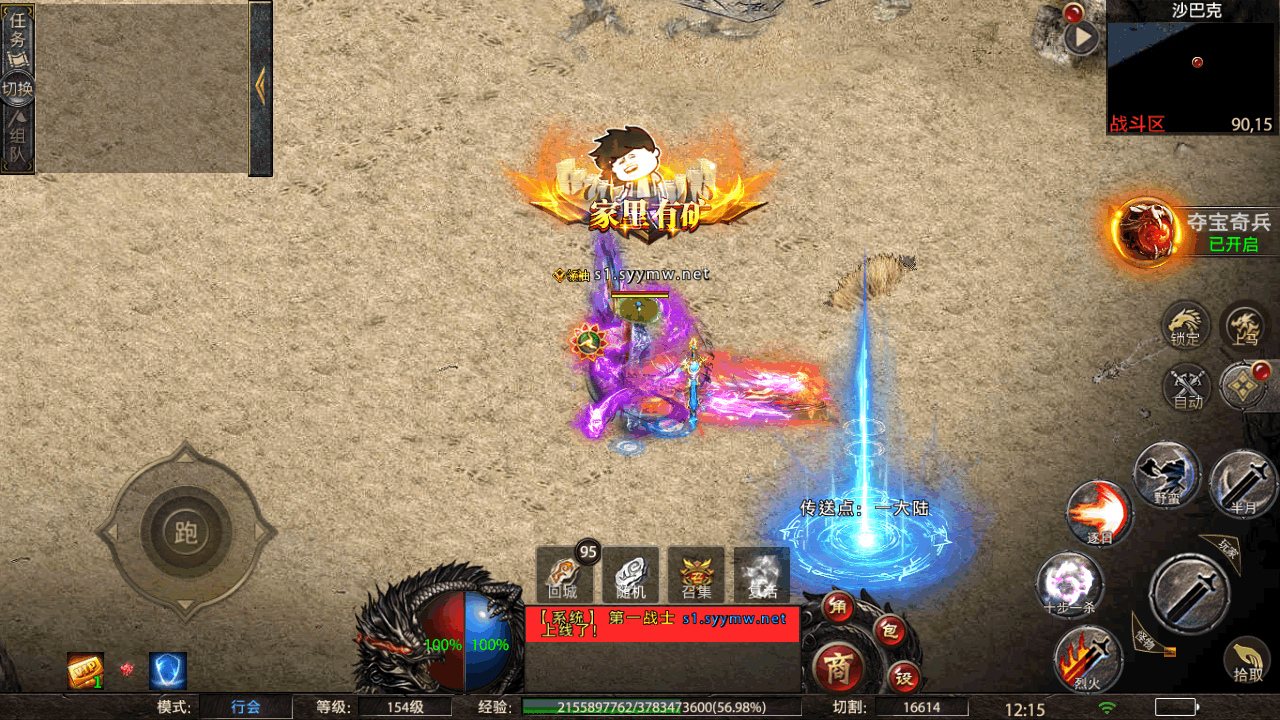Screen dimensions: 1280x720
Task: Mount up with the 上马 button
Action: click(x=1246, y=325)
